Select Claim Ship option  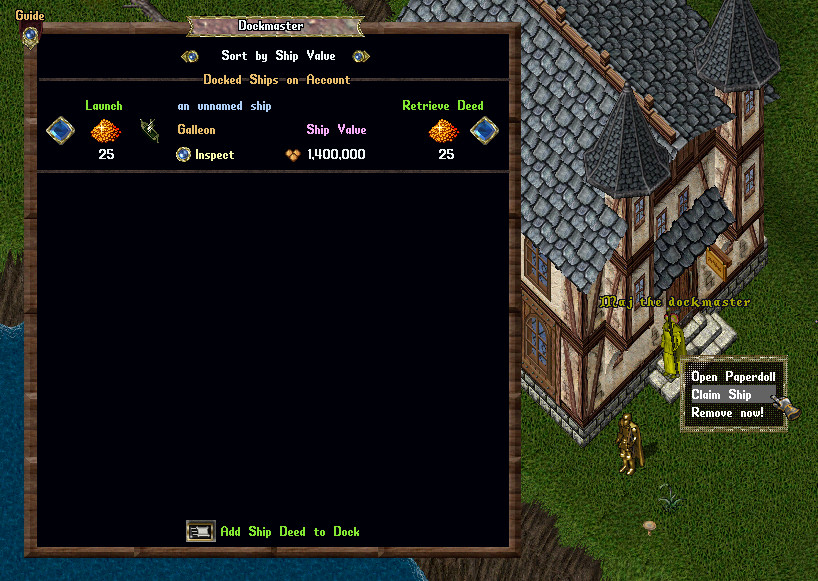[x=721, y=395]
